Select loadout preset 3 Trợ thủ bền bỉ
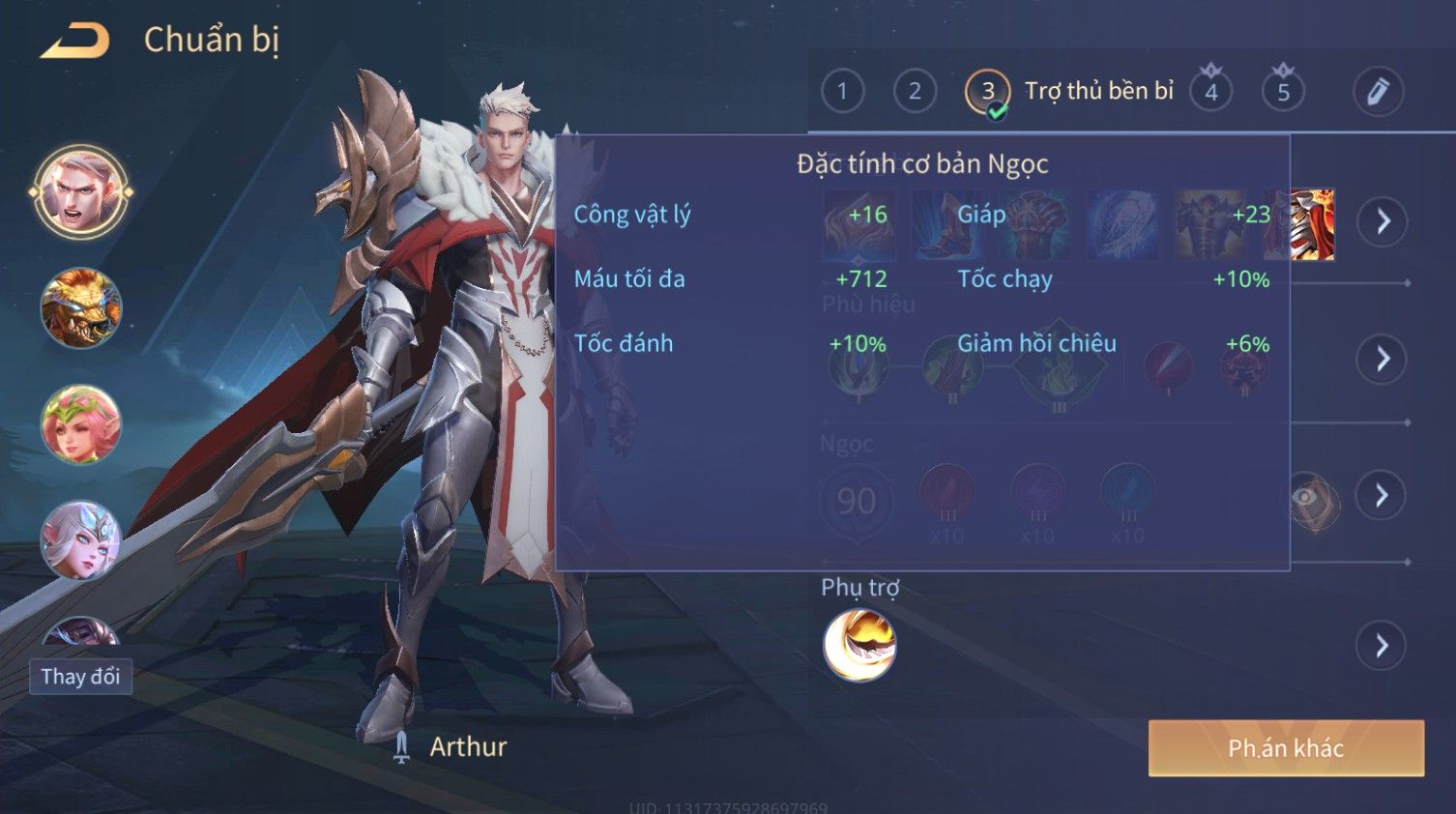 (x=988, y=92)
